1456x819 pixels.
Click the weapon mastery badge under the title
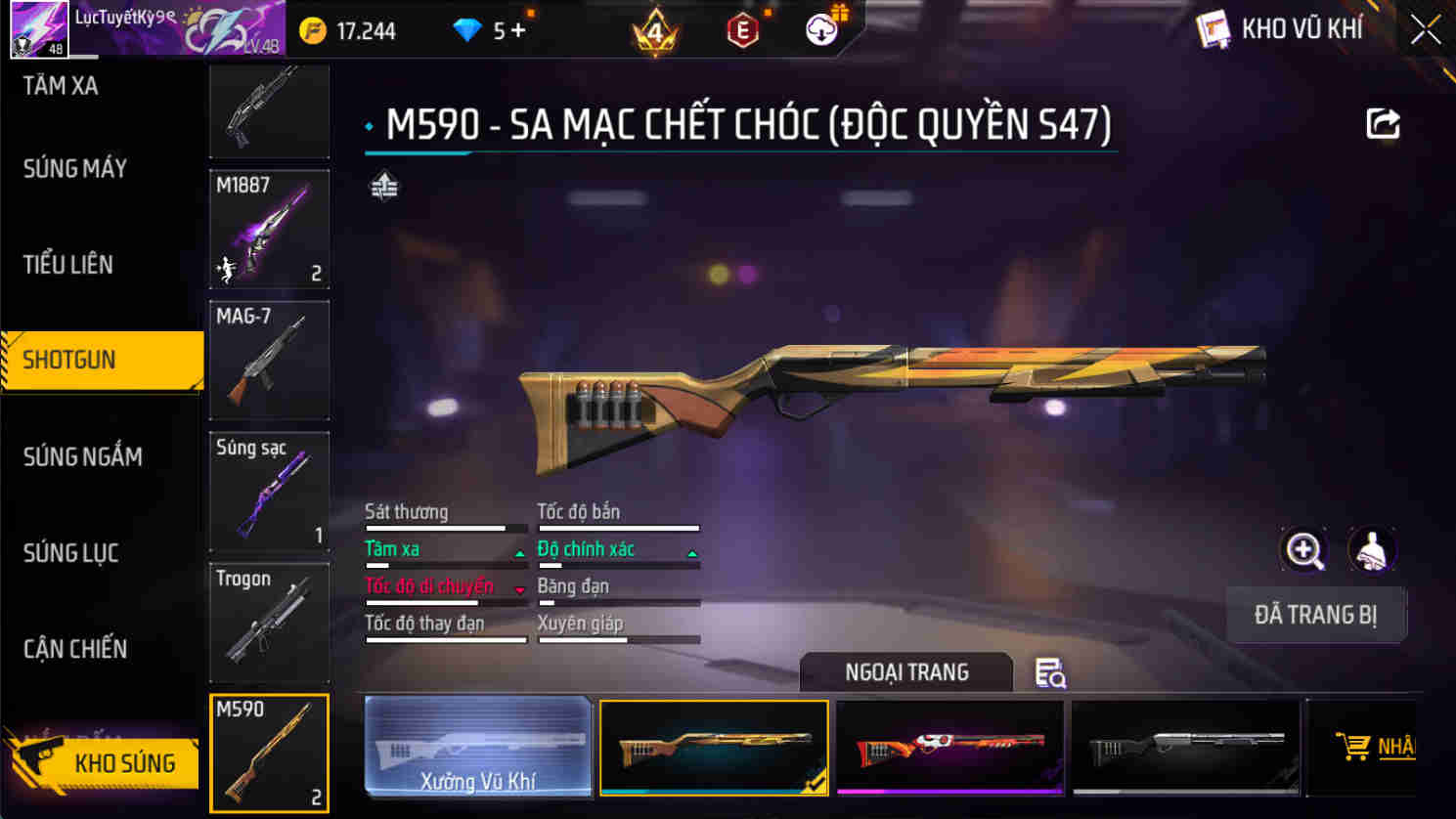pyautogui.click(x=383, y=184)
